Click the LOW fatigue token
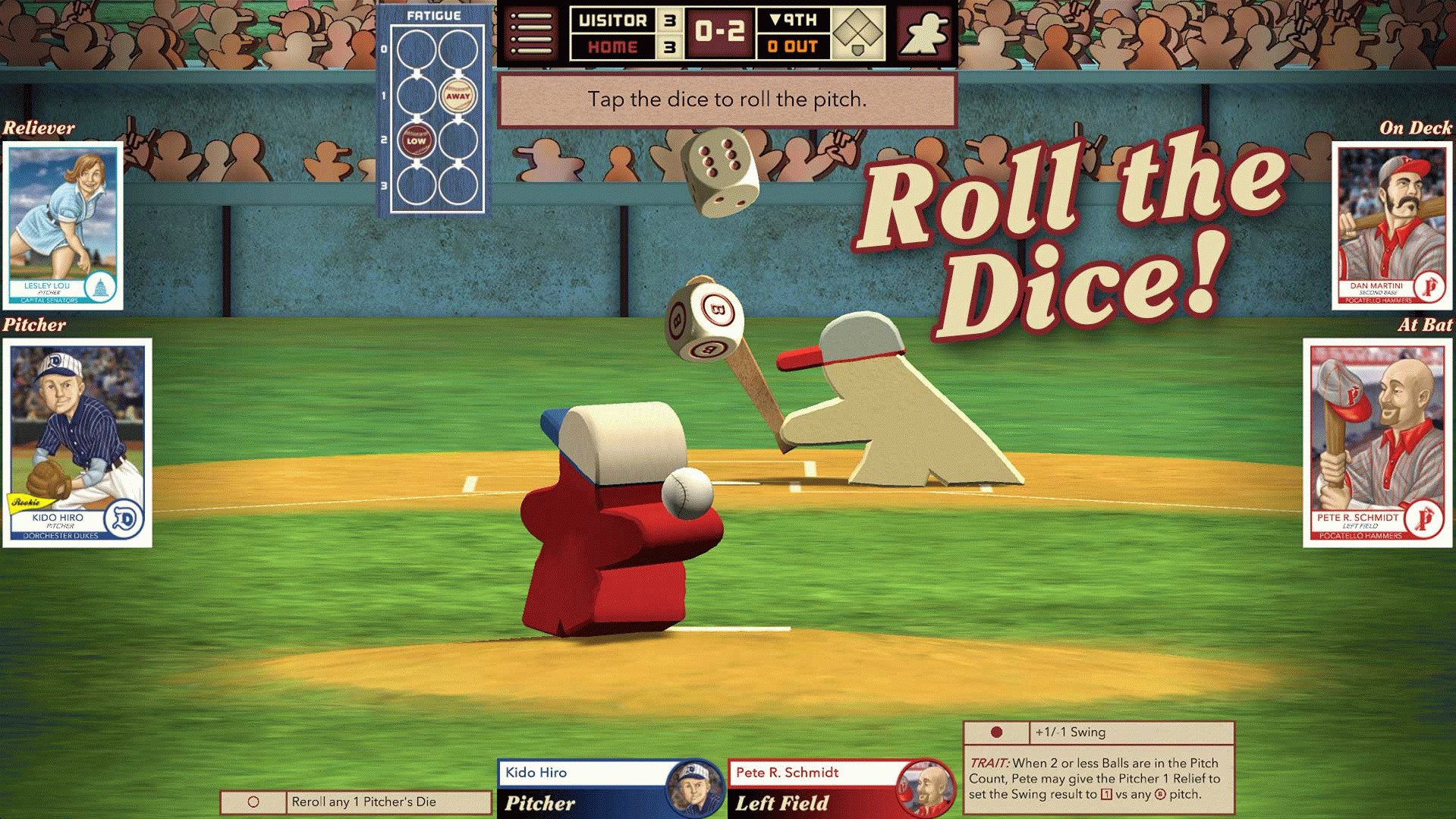The height and width of the screenshot is (819, 1456). click(x=416, y=140)
